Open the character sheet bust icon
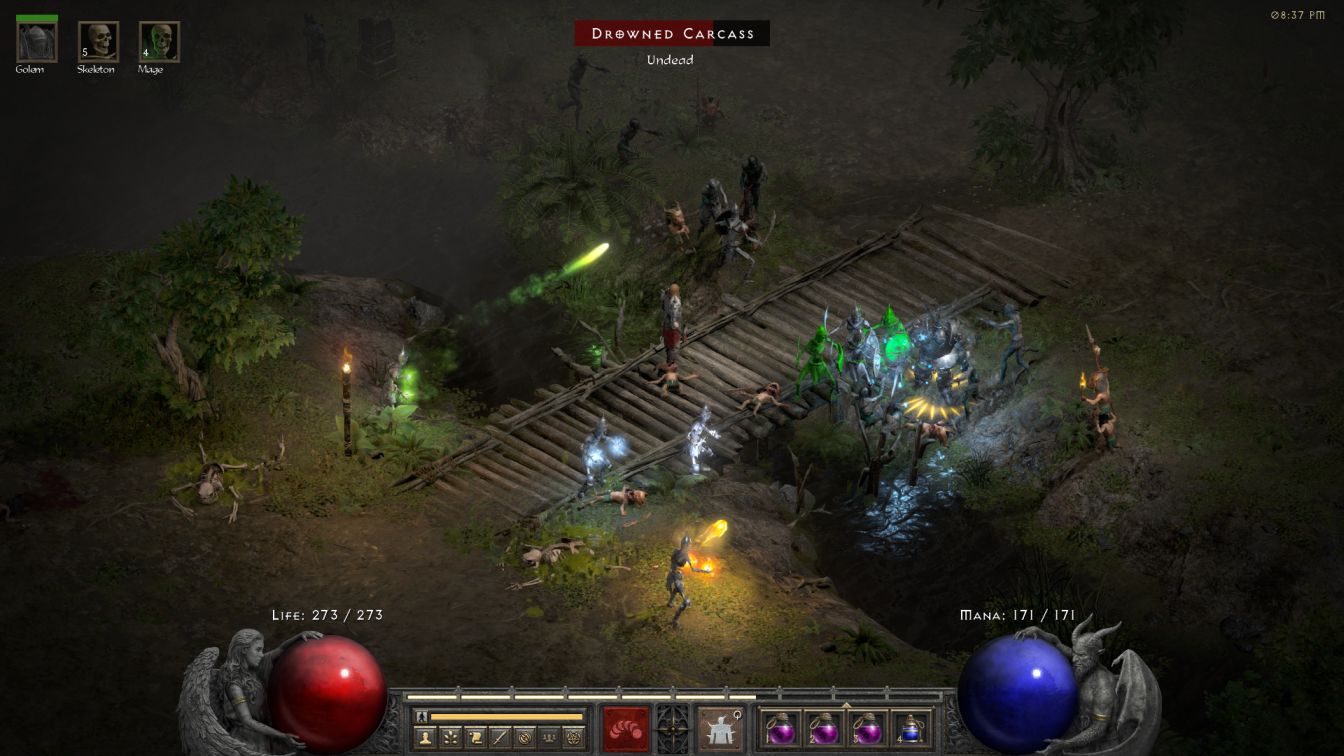Viewport: 1344px width, 756px height. tap(427, 737)
